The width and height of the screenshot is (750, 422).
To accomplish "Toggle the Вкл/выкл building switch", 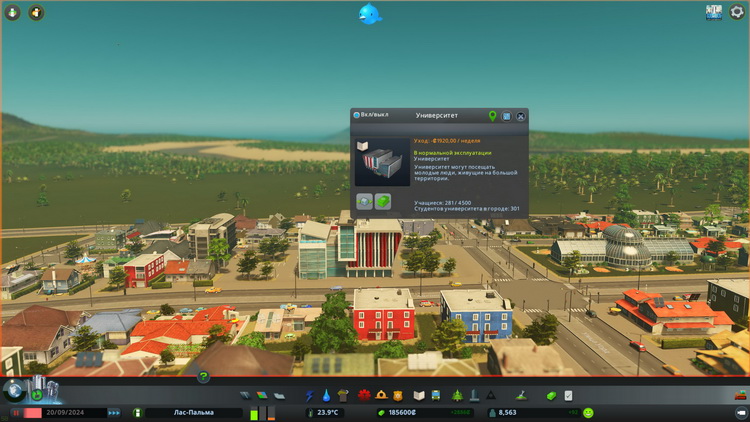I will (357, 115).
